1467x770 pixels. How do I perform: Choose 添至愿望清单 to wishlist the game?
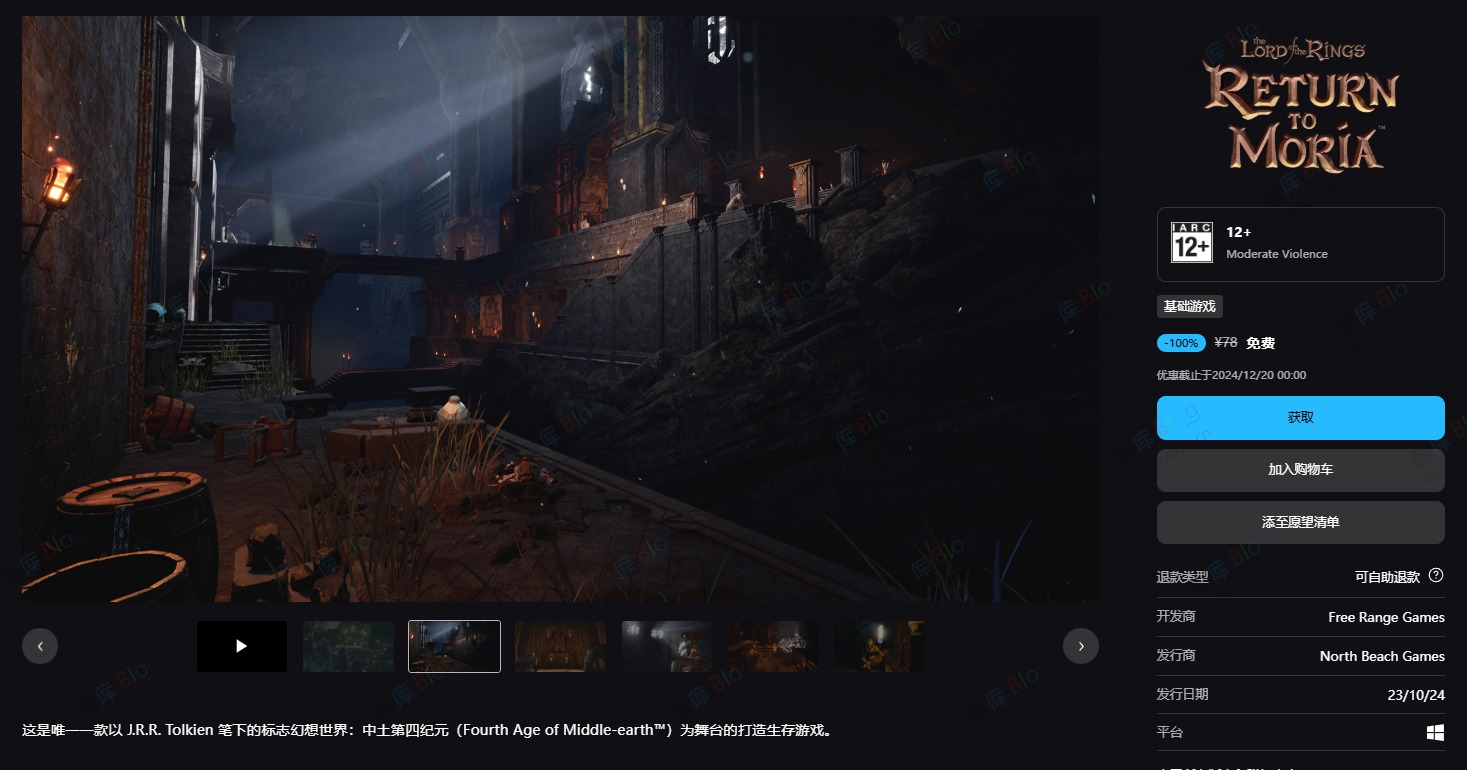(x=1300, y=522)
